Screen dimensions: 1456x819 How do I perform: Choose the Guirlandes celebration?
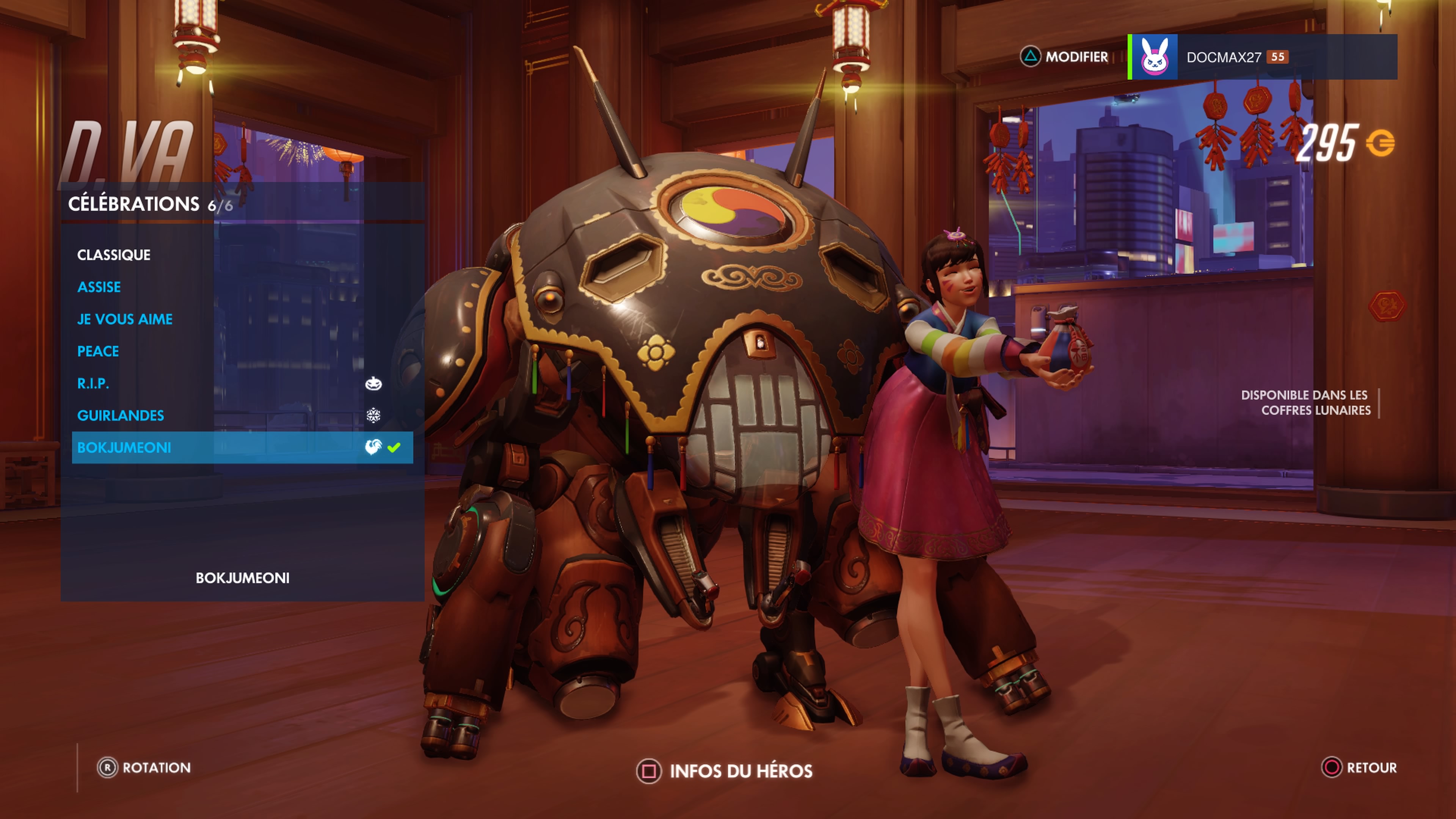click(x=121, y=416)
